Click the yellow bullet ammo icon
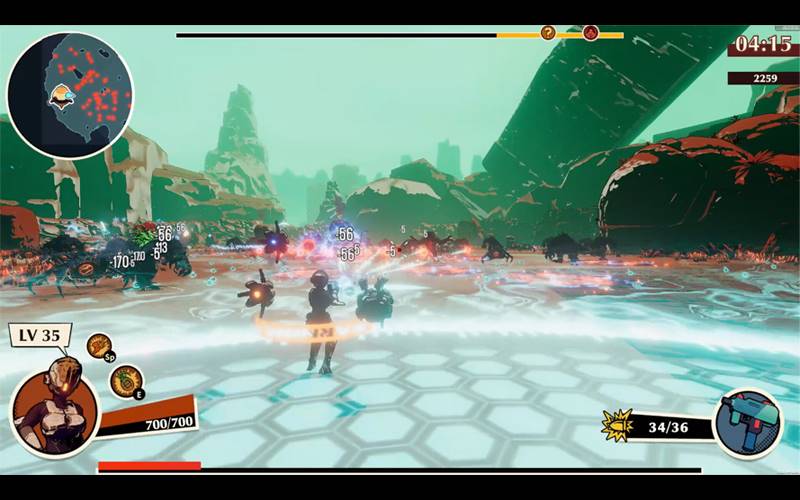 point(614,425)
